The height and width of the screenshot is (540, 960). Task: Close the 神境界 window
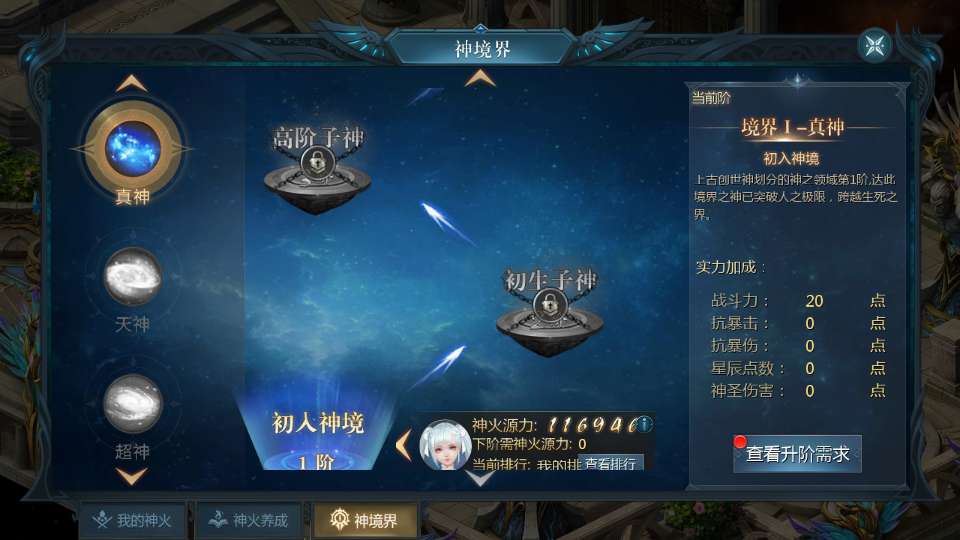875,46
